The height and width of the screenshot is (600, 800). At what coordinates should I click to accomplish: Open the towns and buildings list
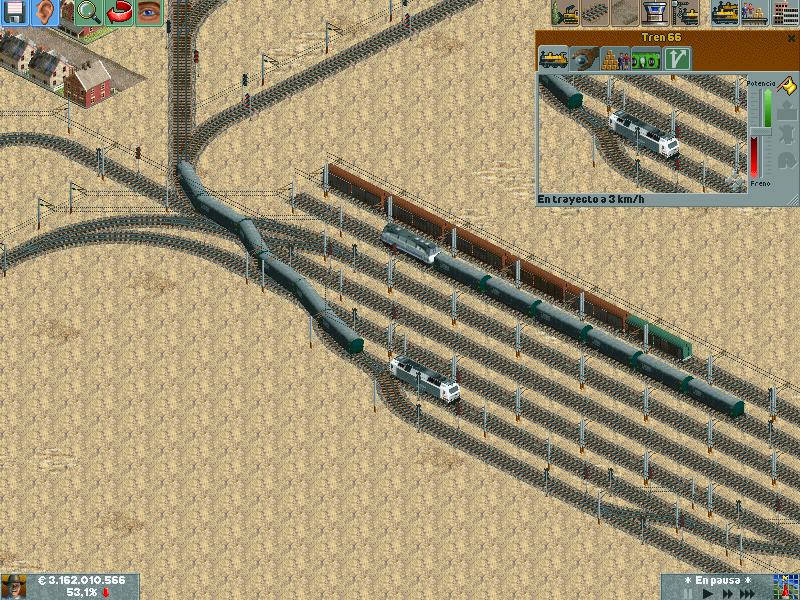tap(783, 13)
